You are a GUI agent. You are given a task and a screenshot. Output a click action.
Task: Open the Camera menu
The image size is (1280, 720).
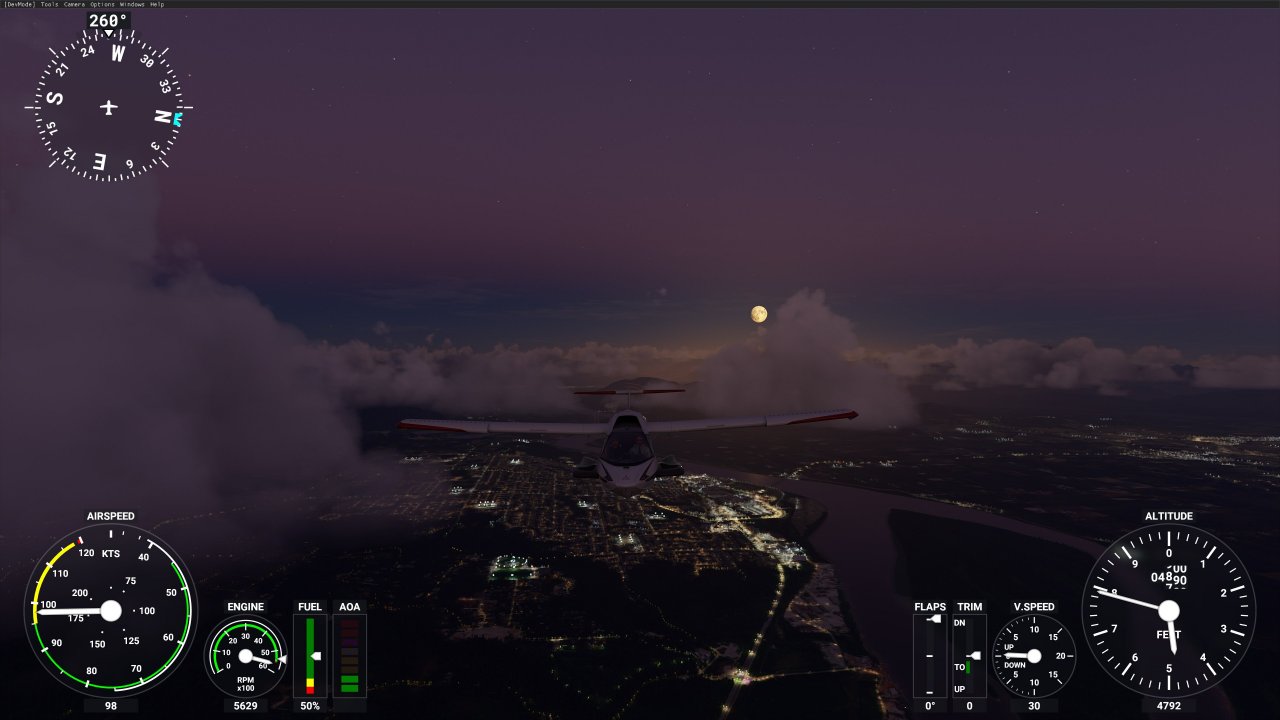point(74,4)
